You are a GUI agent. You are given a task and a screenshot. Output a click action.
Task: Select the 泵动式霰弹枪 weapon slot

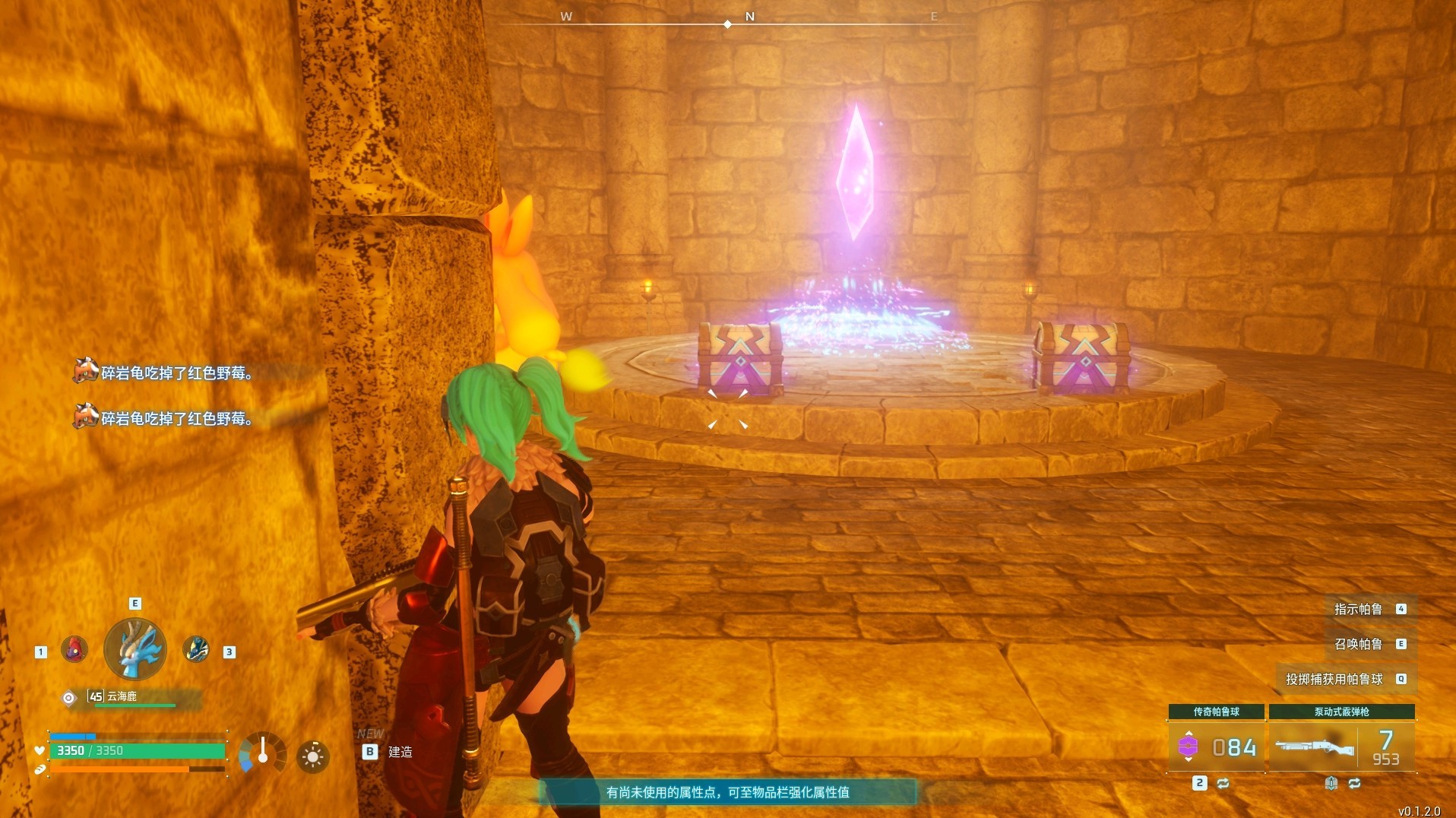click(1341, 747)
